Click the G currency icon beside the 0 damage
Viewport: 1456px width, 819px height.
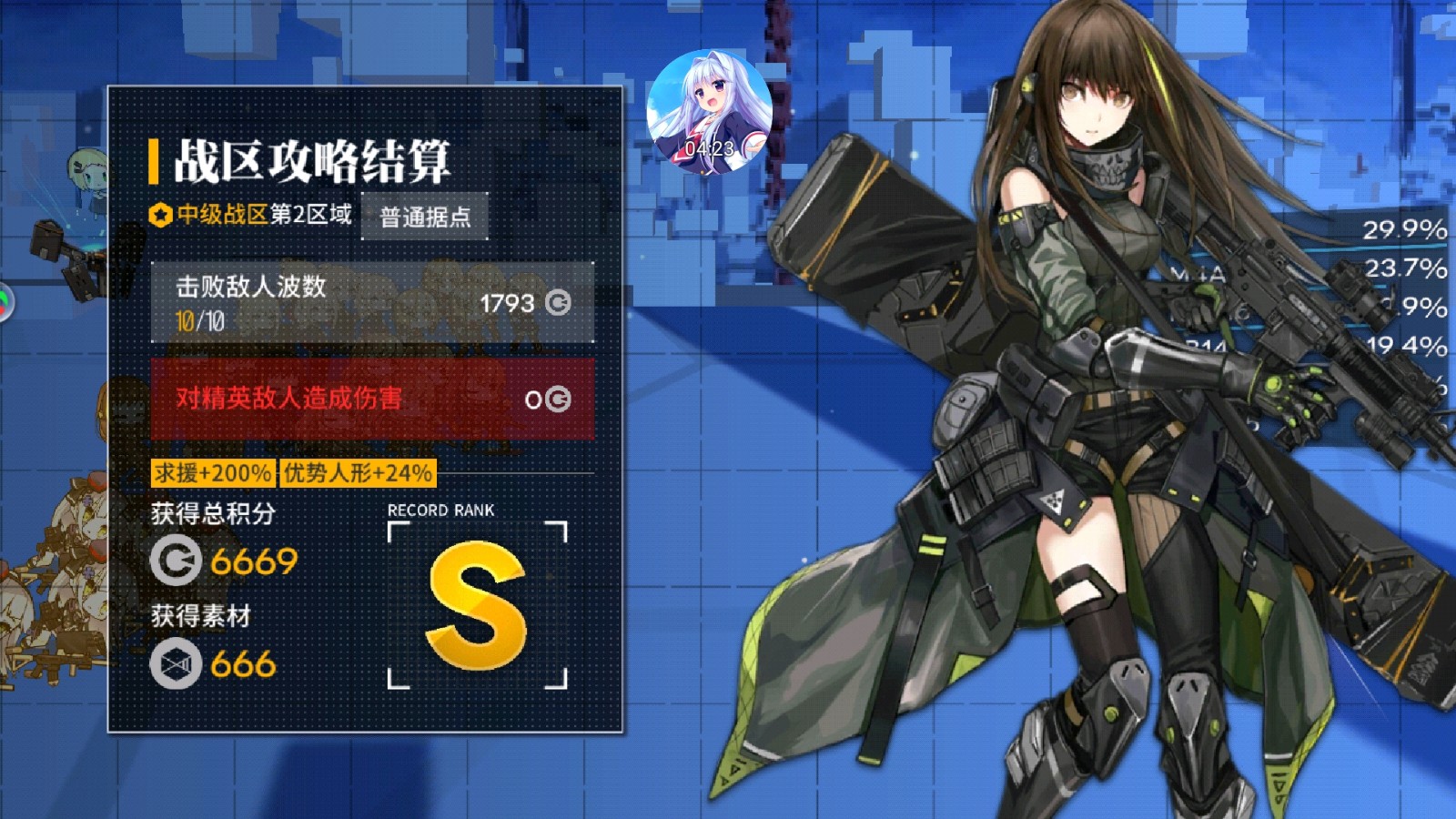[x=559, y=399]
